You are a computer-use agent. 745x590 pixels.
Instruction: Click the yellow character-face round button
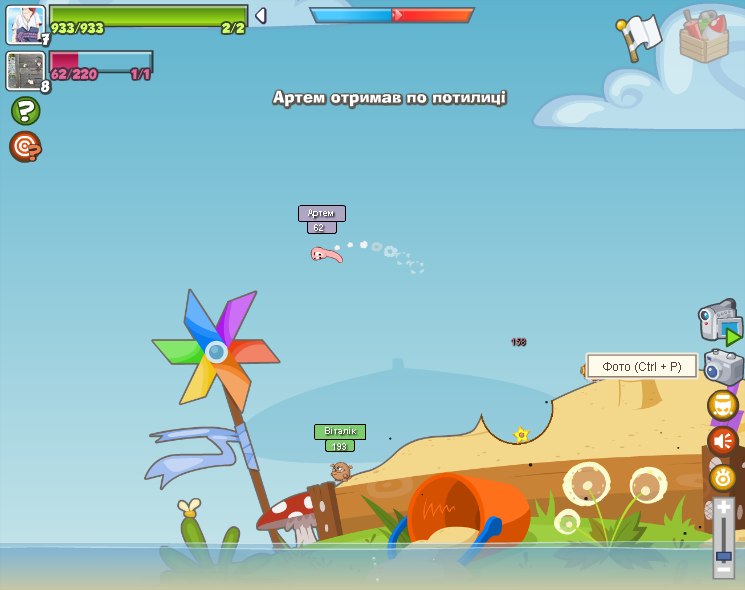[x=722, y=405]
